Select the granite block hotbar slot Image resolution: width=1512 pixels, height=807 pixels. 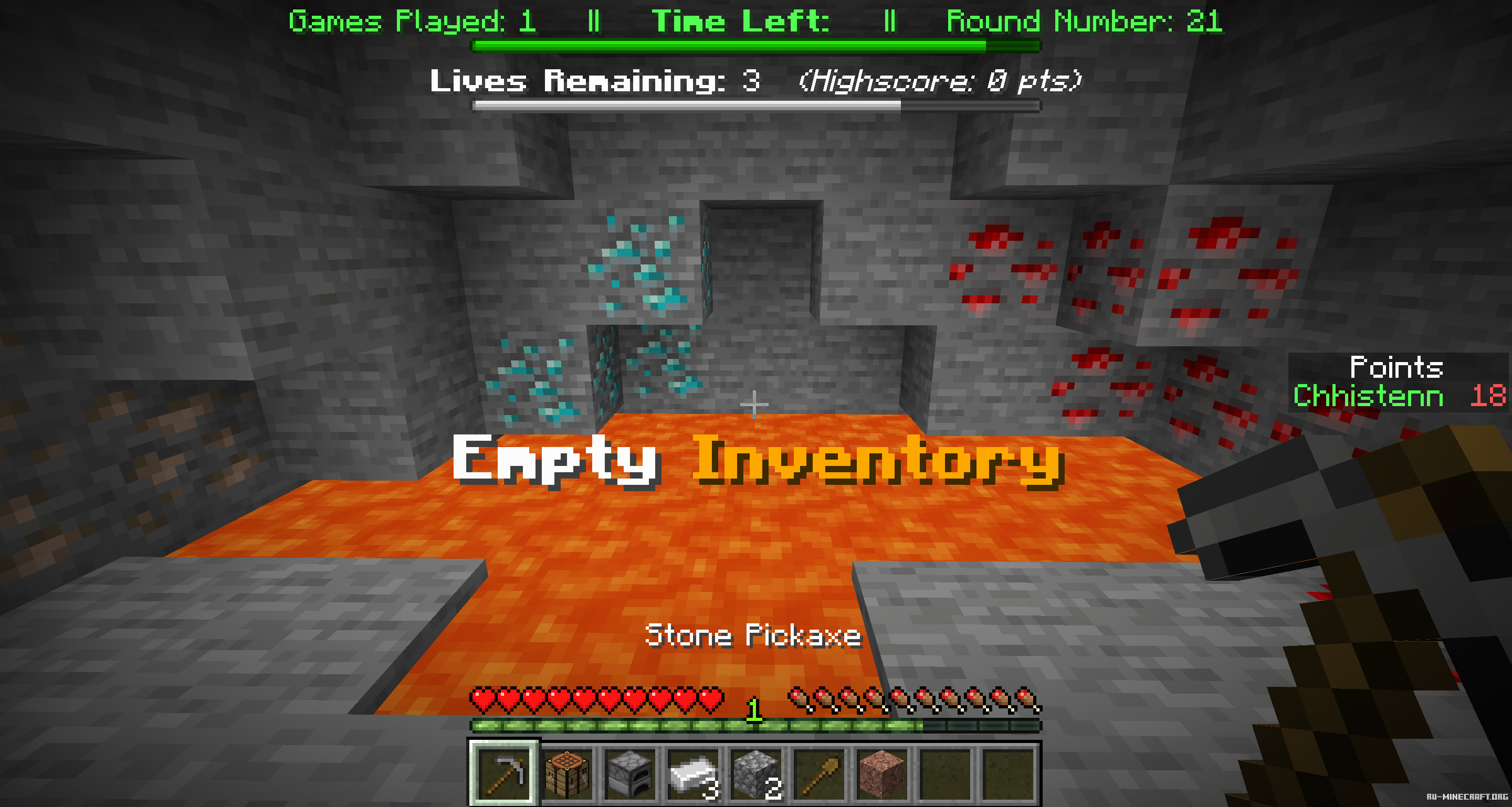pyautogui.click(x=882, y=774)
